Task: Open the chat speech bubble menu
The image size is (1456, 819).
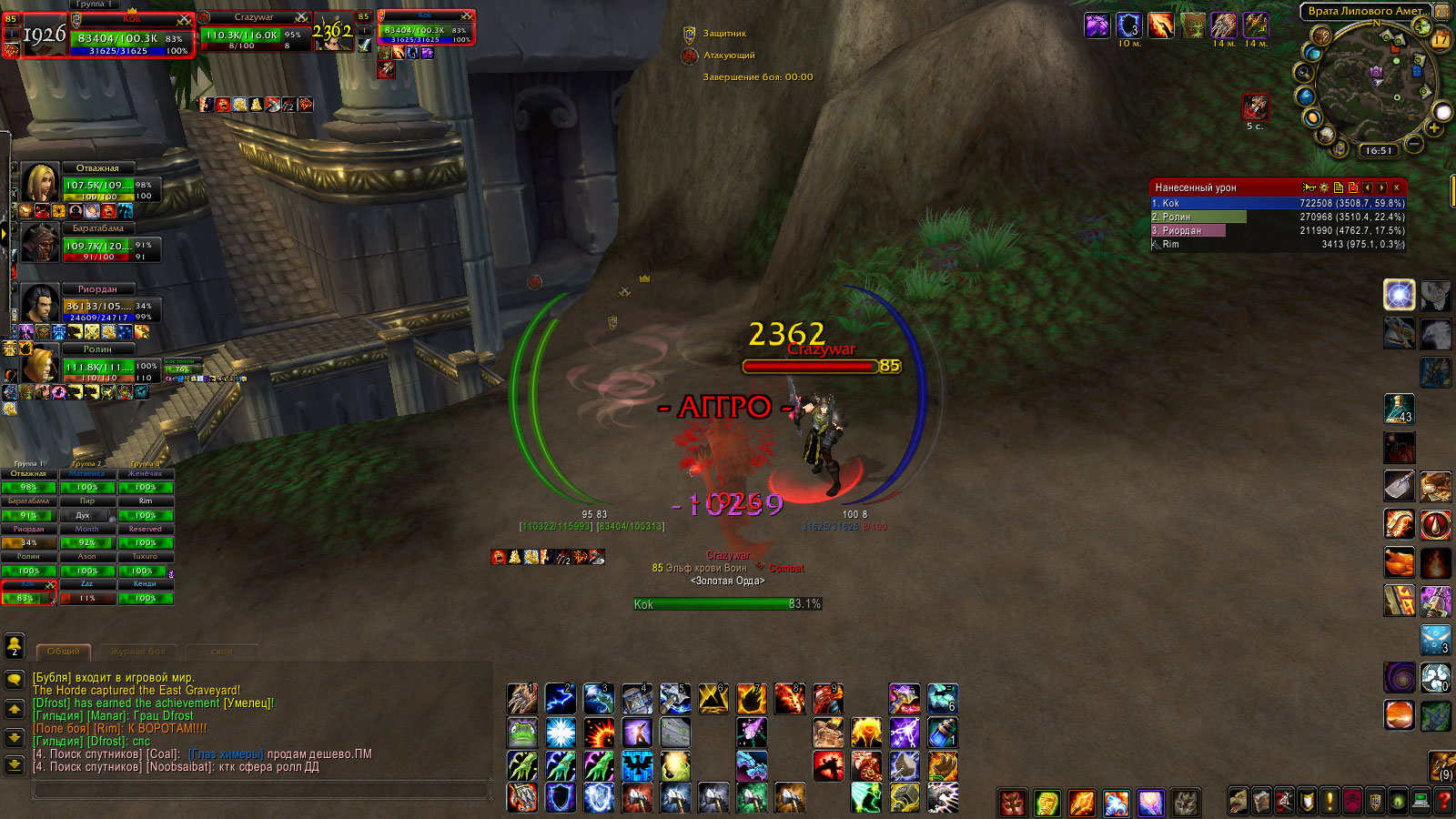Action: click(x=15, y=680)
